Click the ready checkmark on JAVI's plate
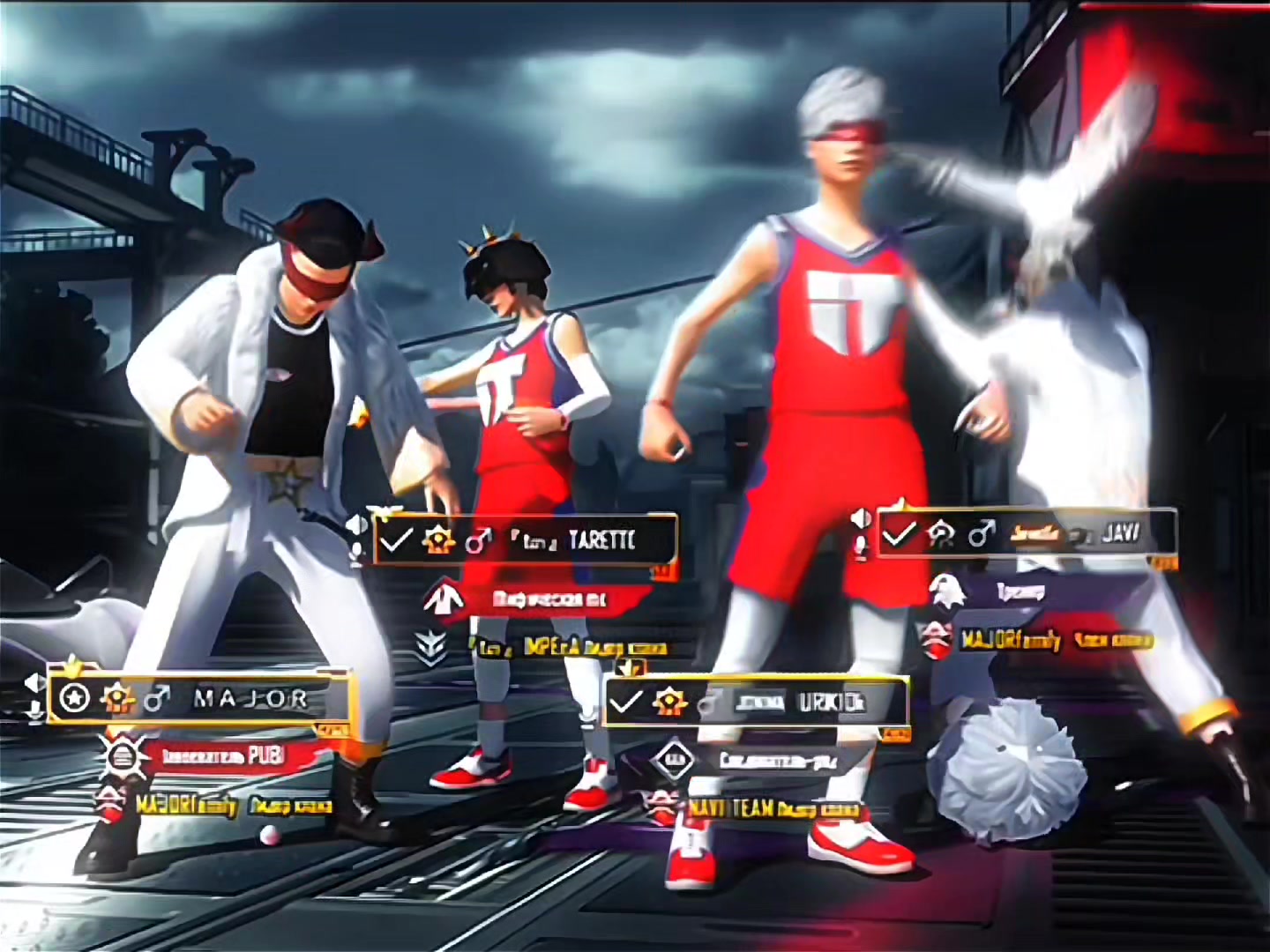Viewport: 1270px width, 952px height. coord(900,534)
